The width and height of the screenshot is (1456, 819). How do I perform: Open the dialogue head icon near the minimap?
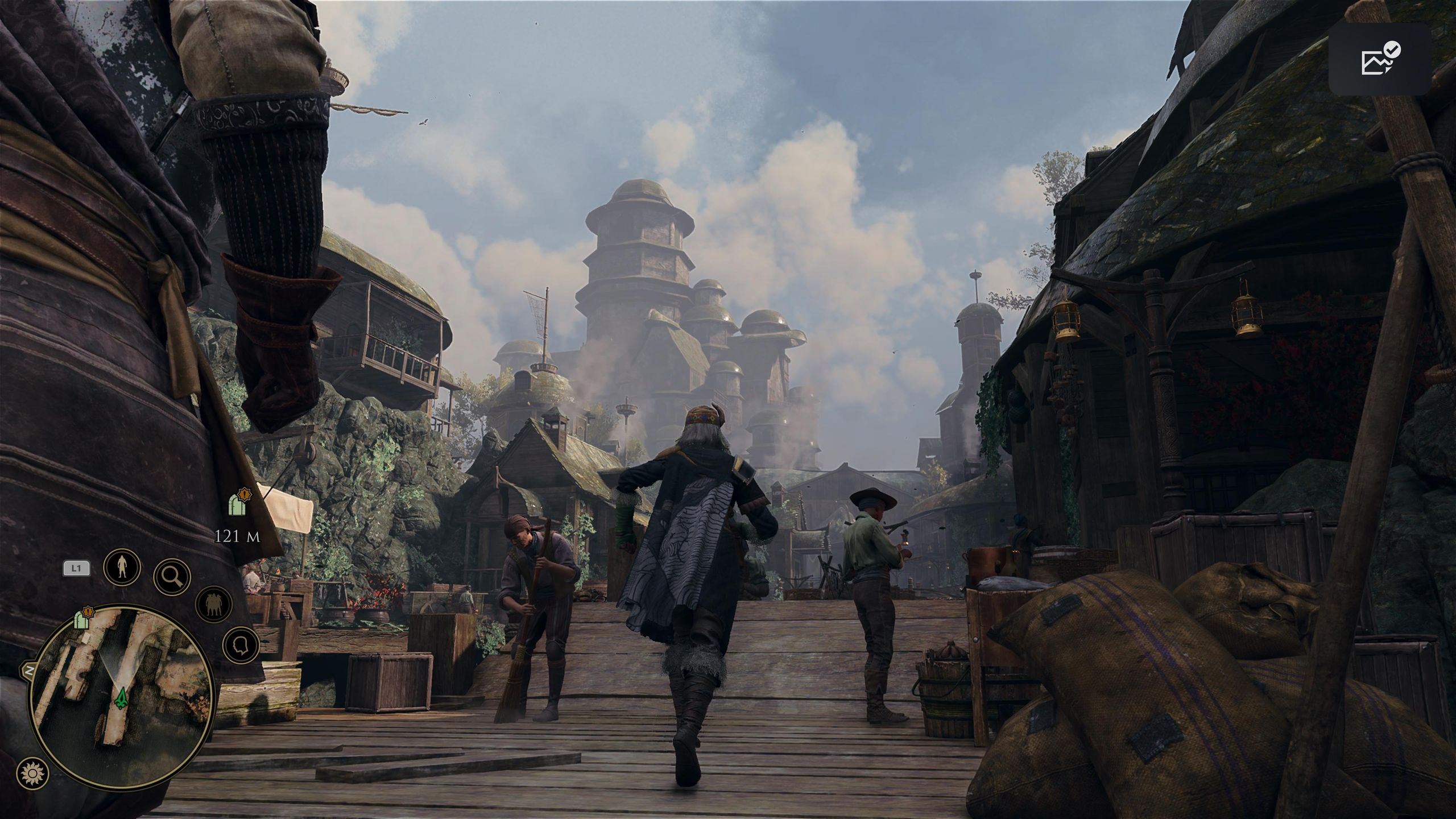[x=241, y=646]
